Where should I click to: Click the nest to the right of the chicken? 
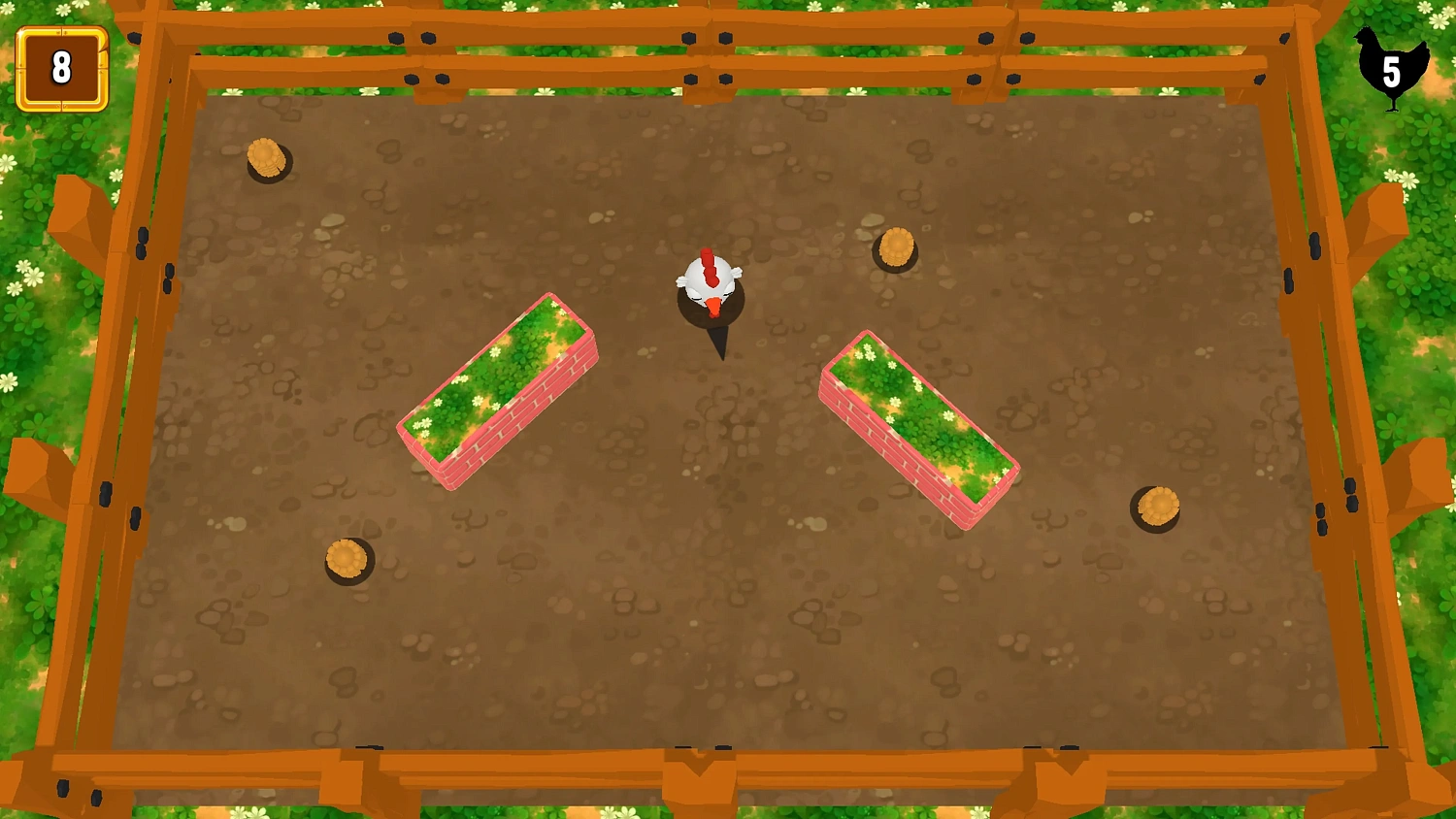pyautogui.click(x=895, y=246)
